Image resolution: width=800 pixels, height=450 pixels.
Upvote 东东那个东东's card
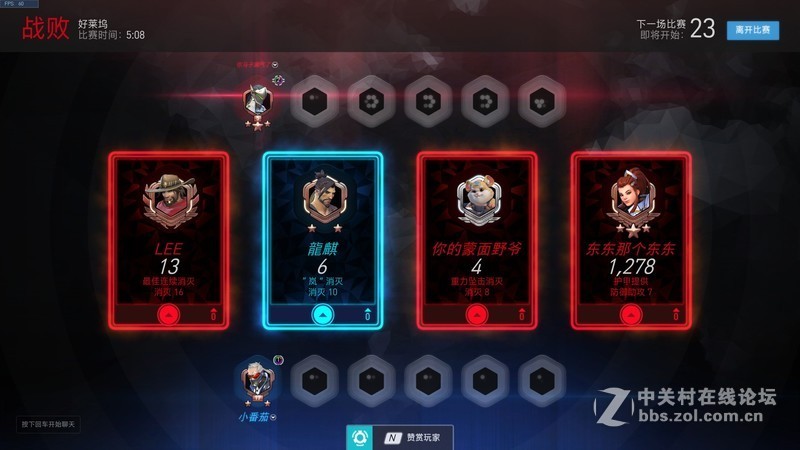630,314
